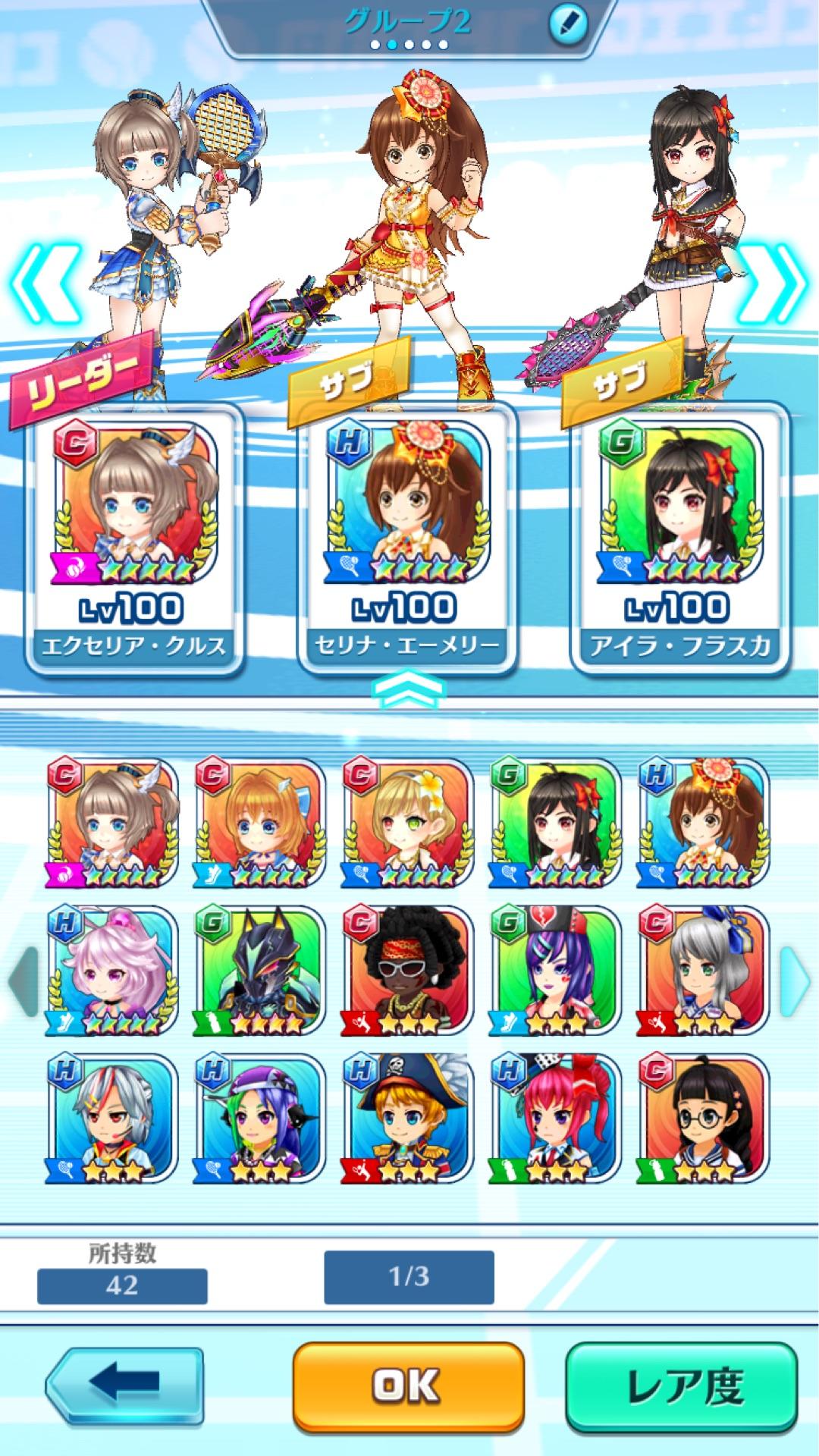
Task: Collapse the roster panel with the up chevron
Action: click(x=409, y=690)
